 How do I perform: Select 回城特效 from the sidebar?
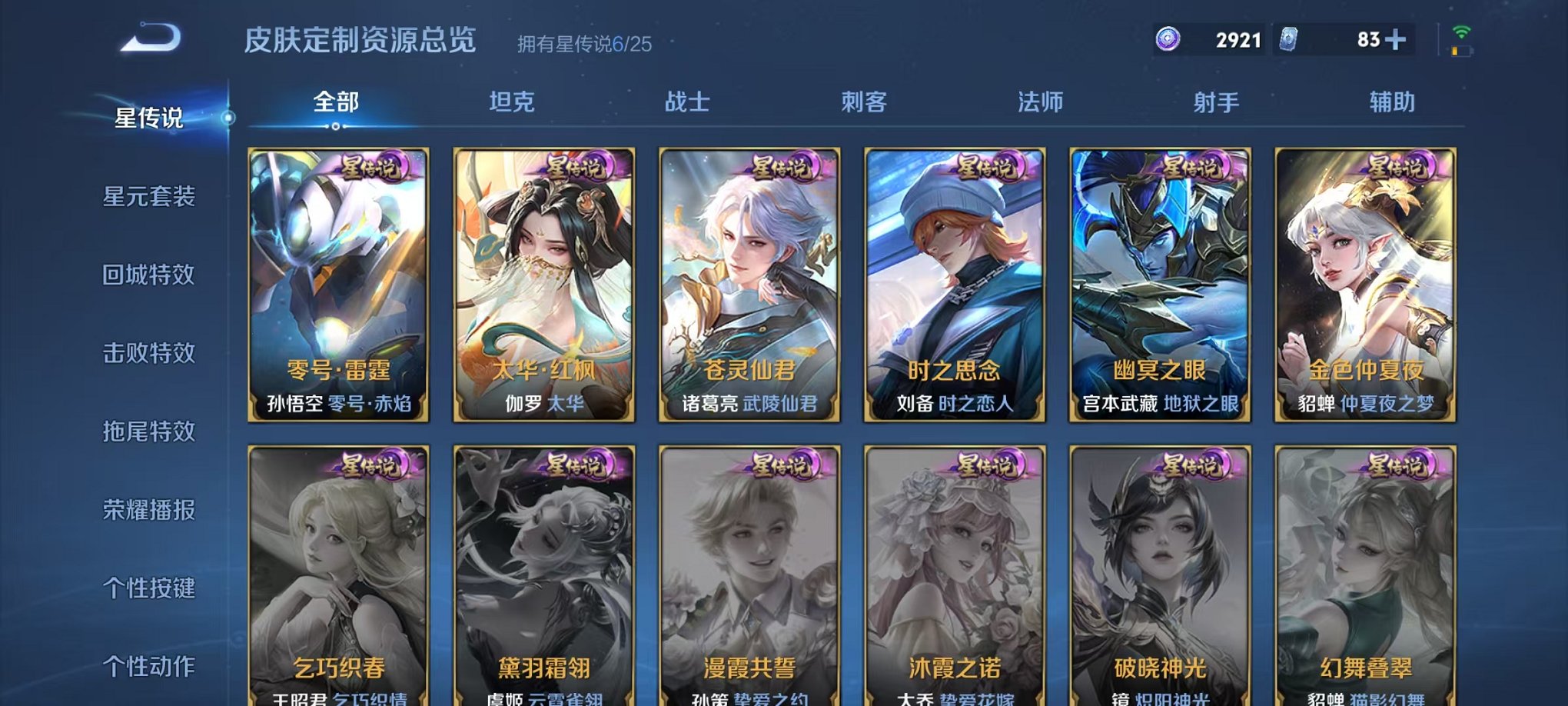(151, 277)
